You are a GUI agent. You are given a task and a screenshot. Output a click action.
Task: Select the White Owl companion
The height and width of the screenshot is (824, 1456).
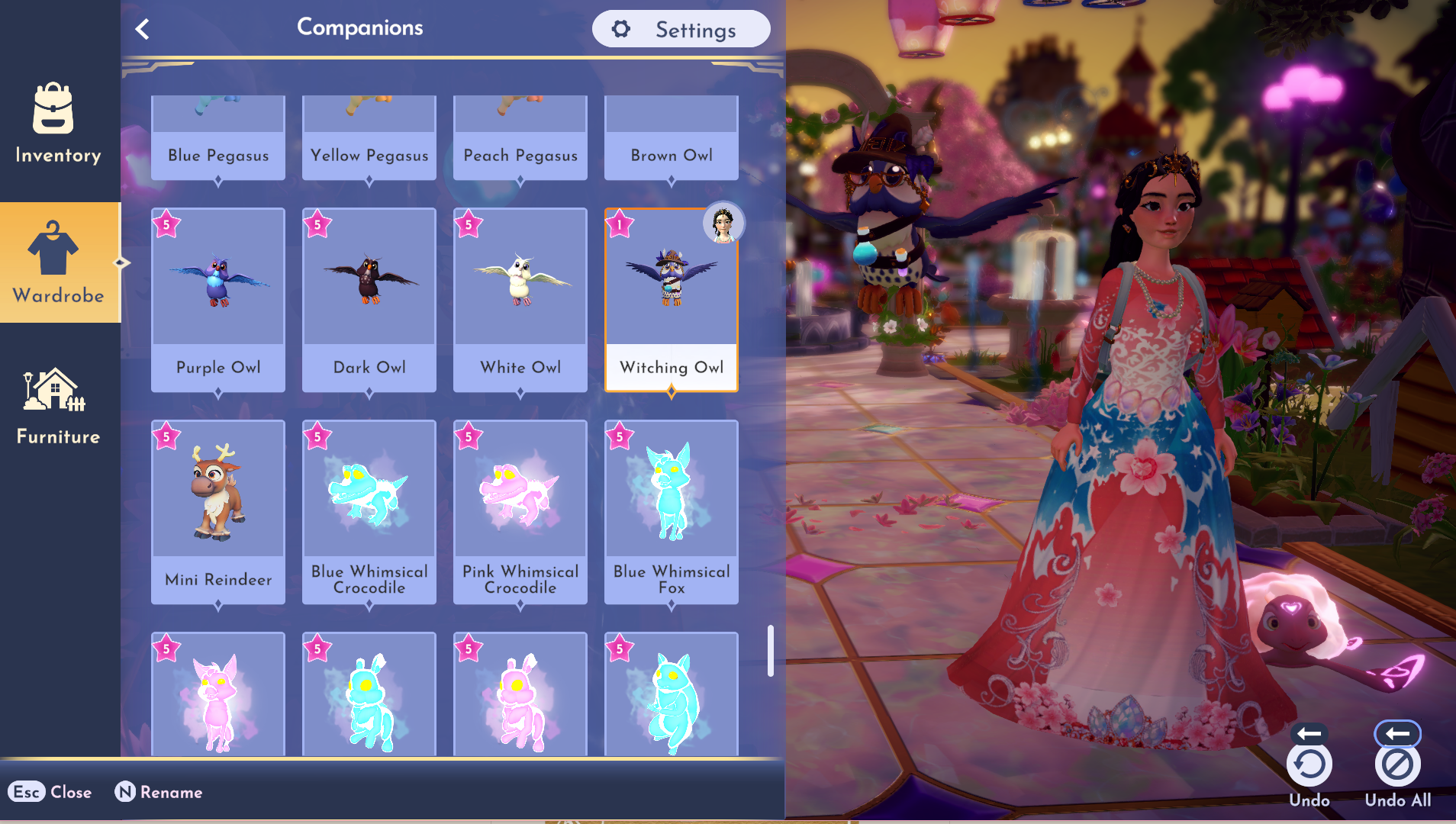[x=520, y=299]
